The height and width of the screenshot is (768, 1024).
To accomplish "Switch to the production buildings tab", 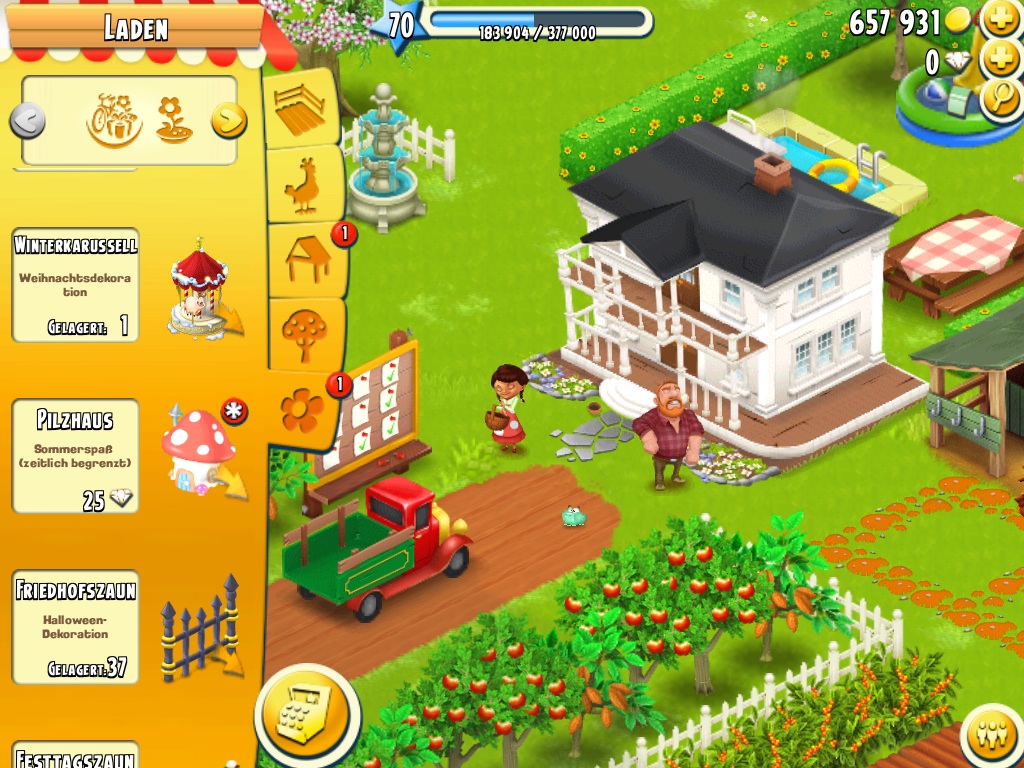I will tap(304, 259).
